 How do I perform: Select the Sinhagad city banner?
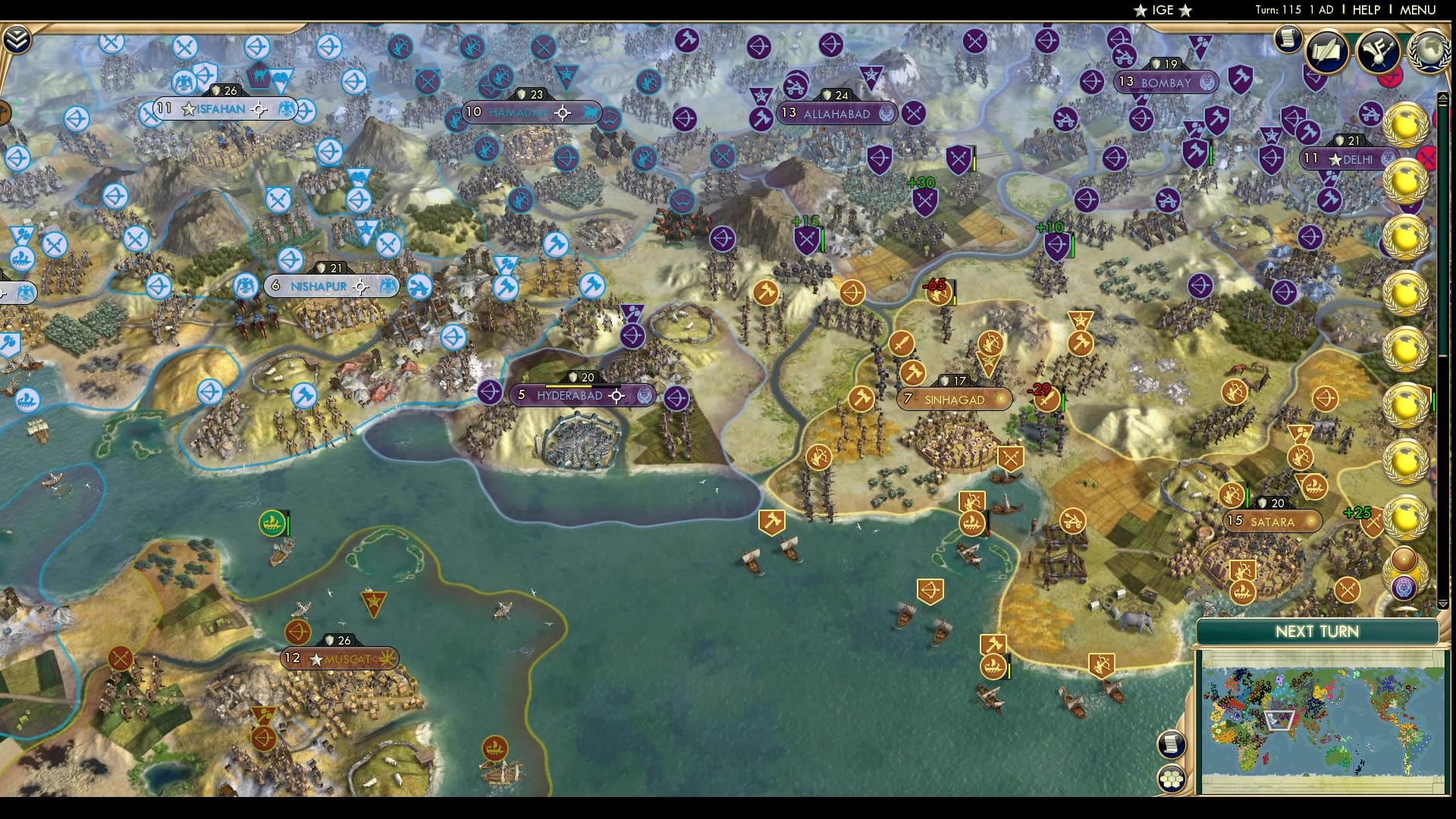pos(954,400)
